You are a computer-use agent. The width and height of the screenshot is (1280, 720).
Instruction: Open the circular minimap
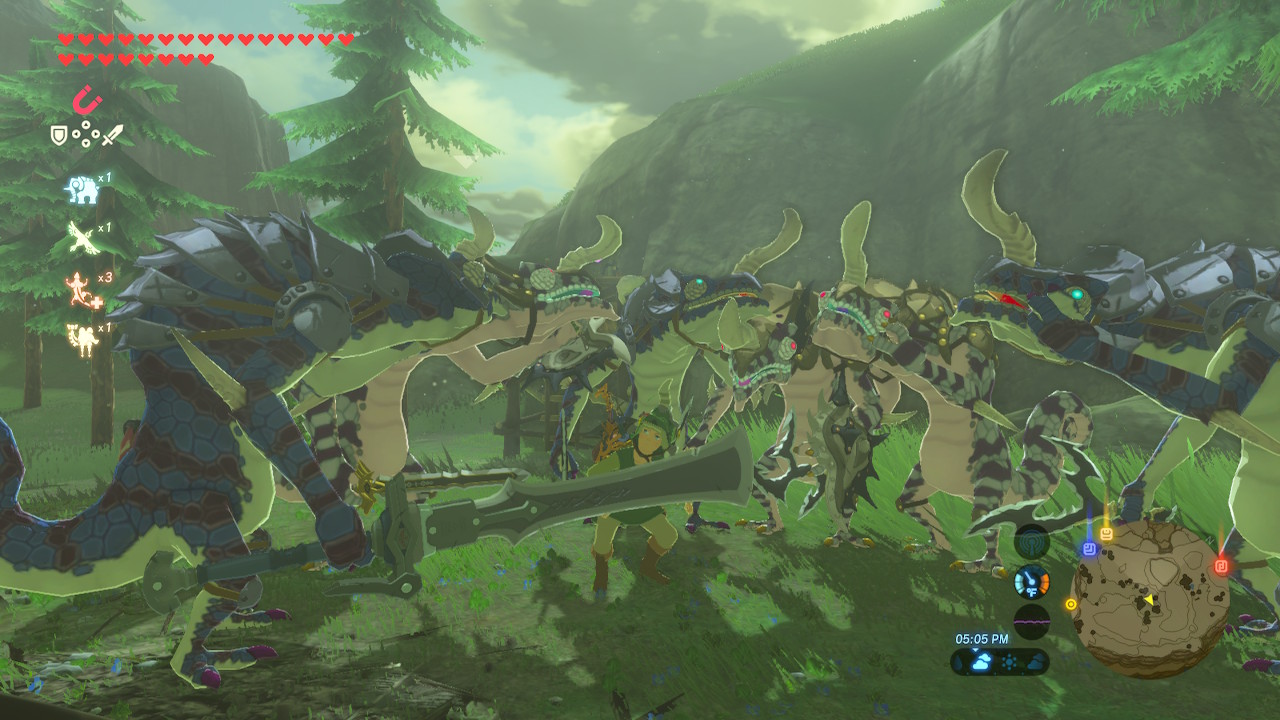[x=1150, y=598]
